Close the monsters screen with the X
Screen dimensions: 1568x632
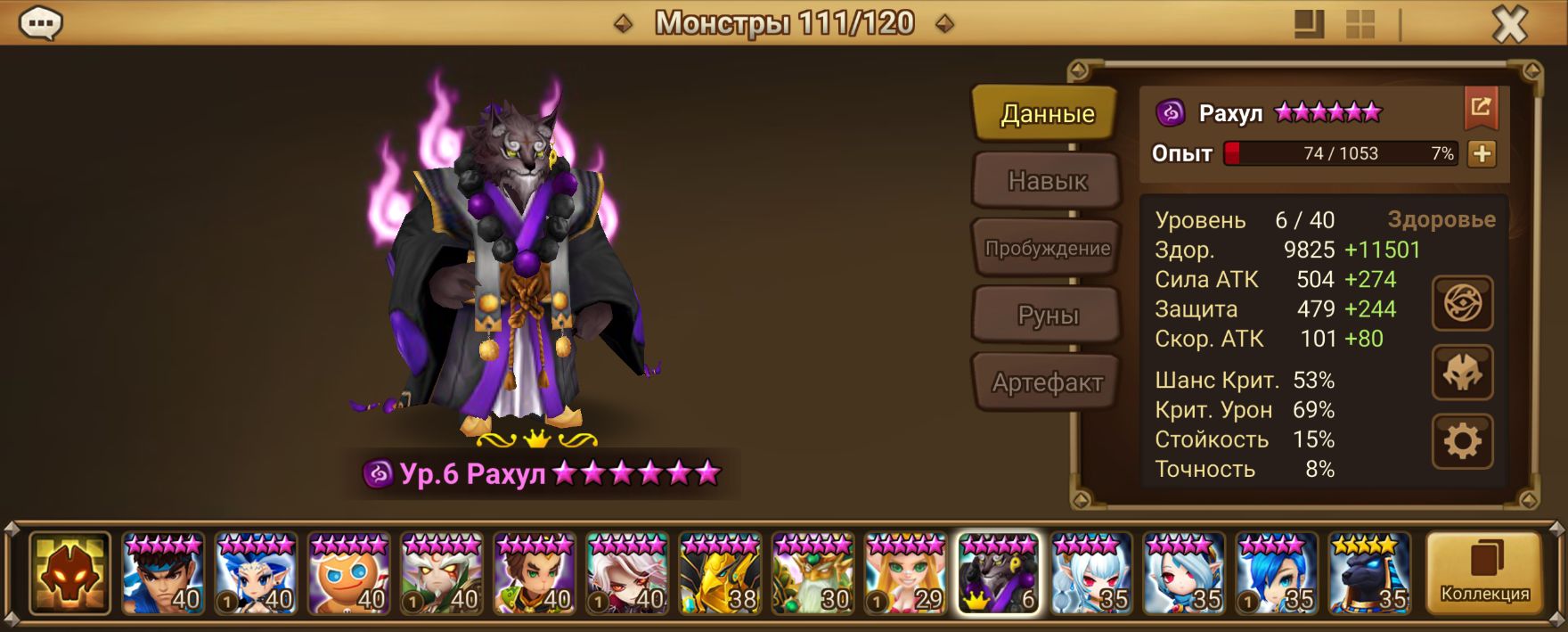click(1509, 25)
